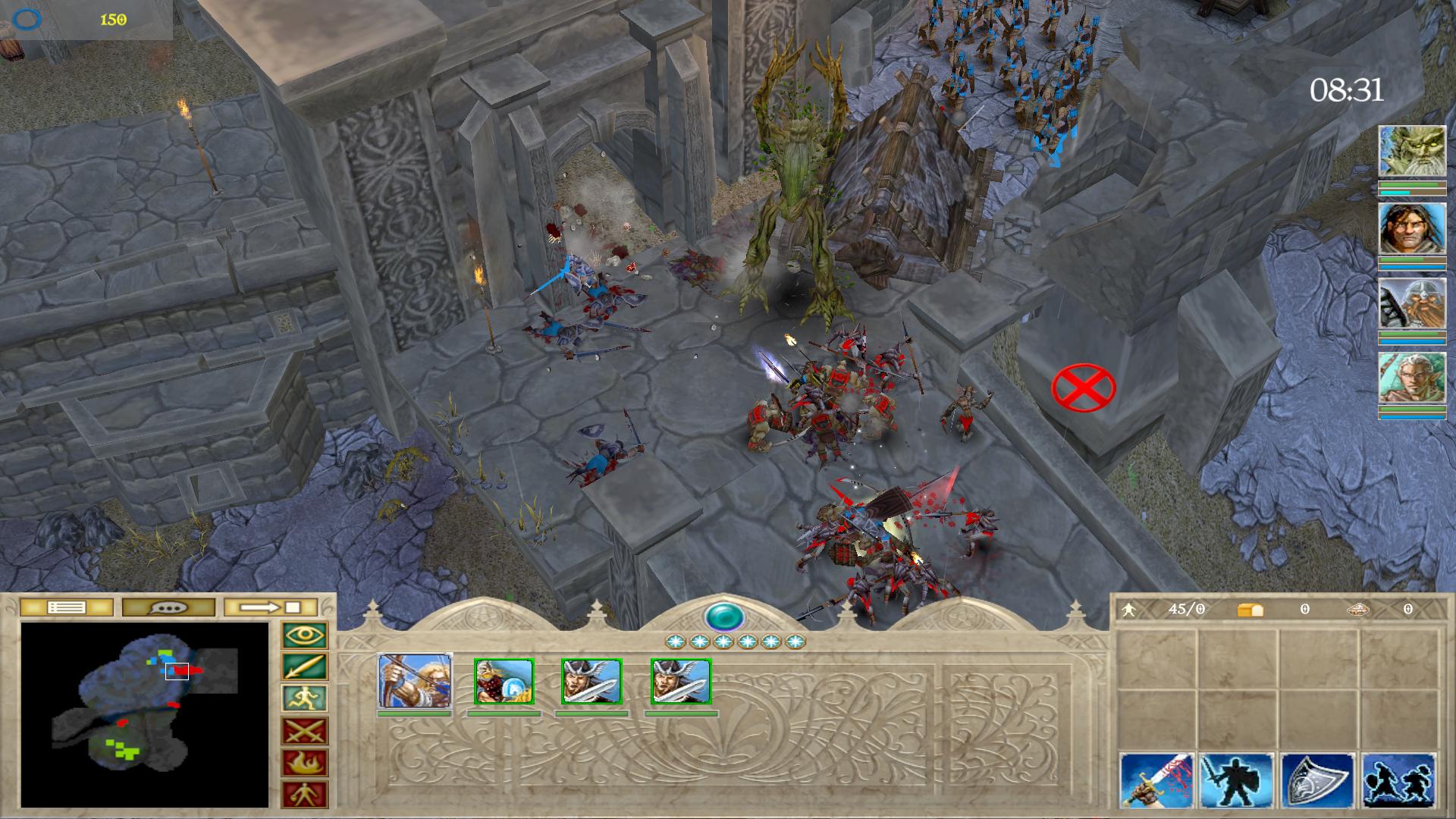
Task: Select the red standing figure command
Action: pyautogui.click(x=305, y=795)
